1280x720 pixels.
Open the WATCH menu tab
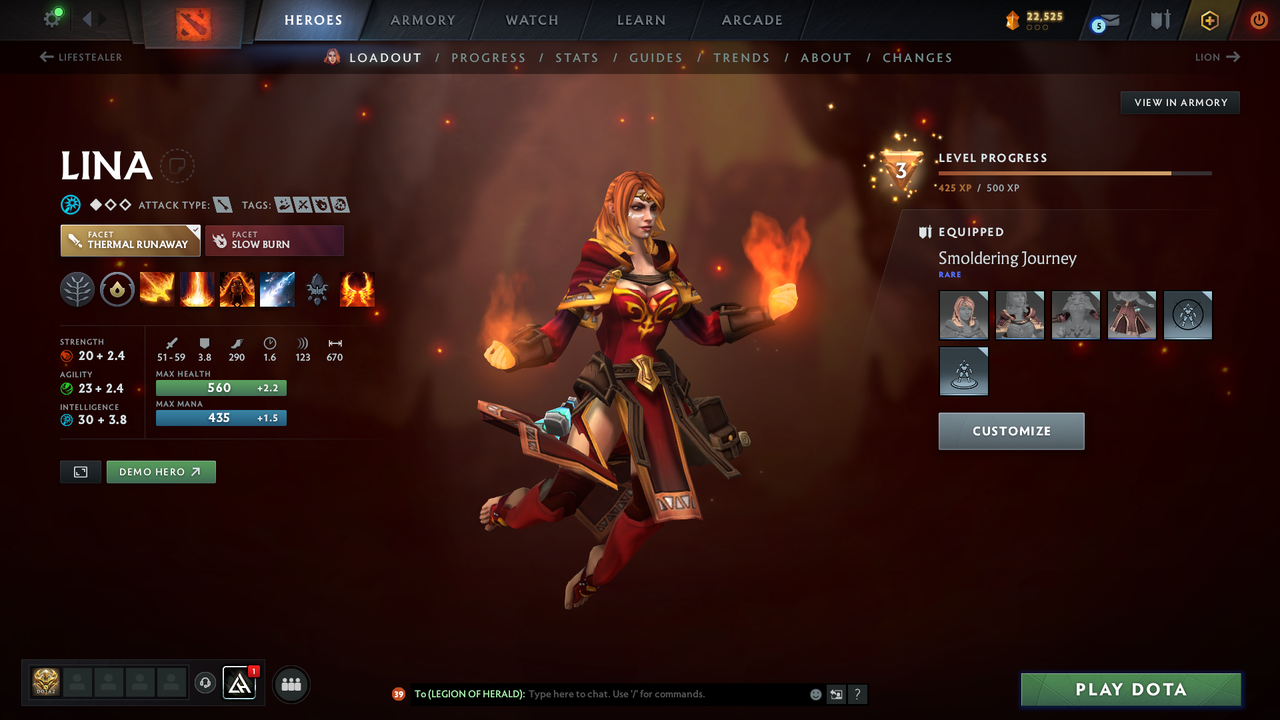click(x=531, y=20)
